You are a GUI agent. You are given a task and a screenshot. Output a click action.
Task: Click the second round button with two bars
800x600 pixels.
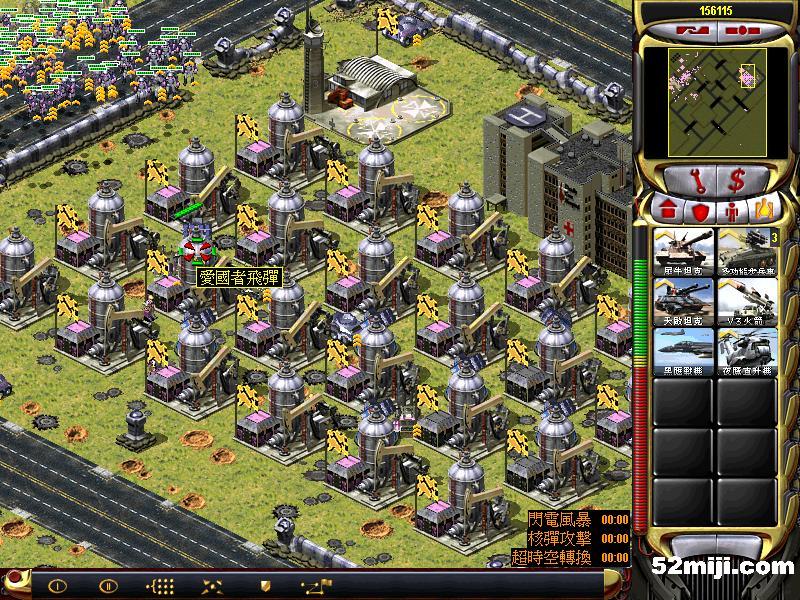tap(108, 586)
